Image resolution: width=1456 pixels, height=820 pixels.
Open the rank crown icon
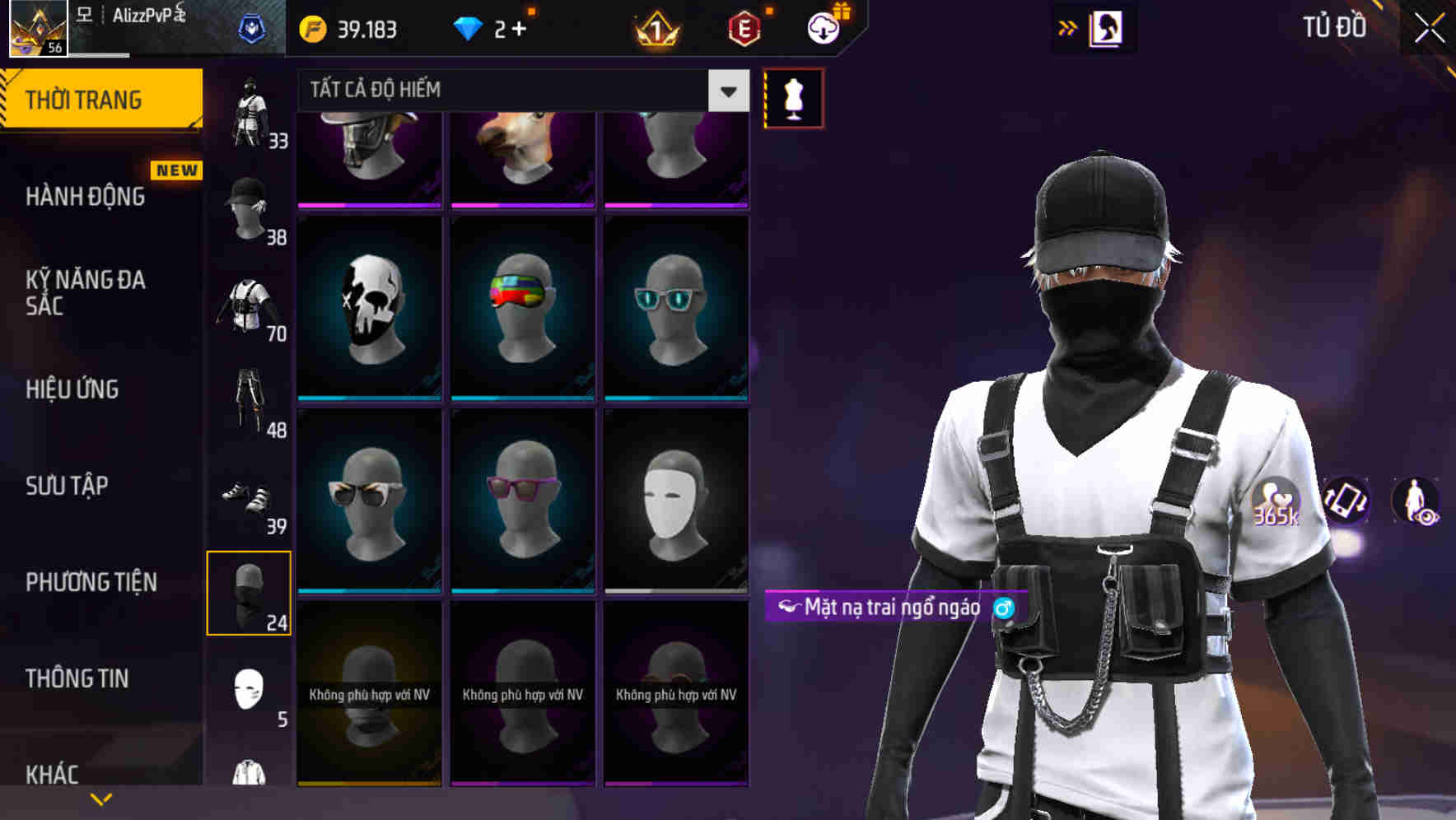click(655, 29)
